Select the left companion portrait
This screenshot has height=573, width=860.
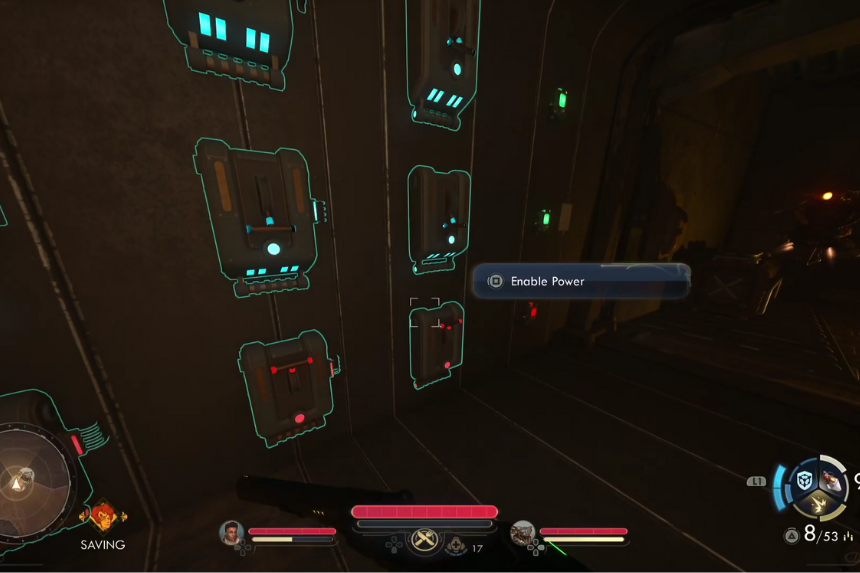pos(232,533)
